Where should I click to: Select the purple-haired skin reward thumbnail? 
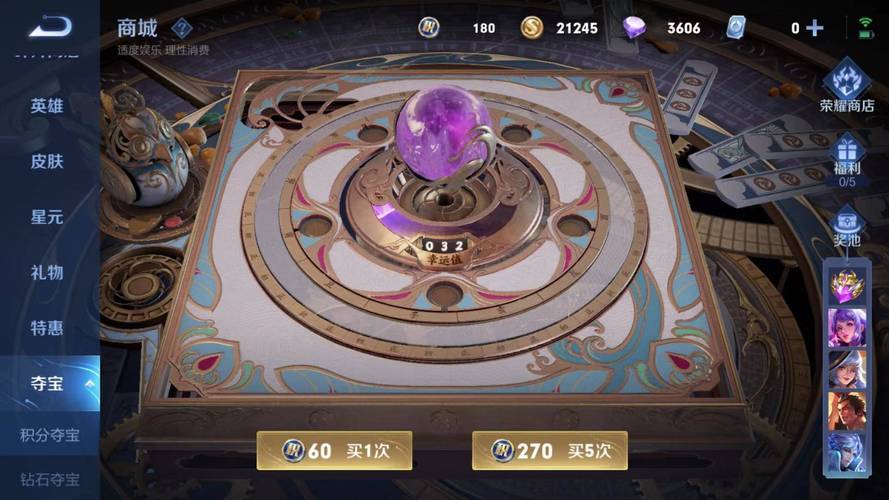point(846,327)
